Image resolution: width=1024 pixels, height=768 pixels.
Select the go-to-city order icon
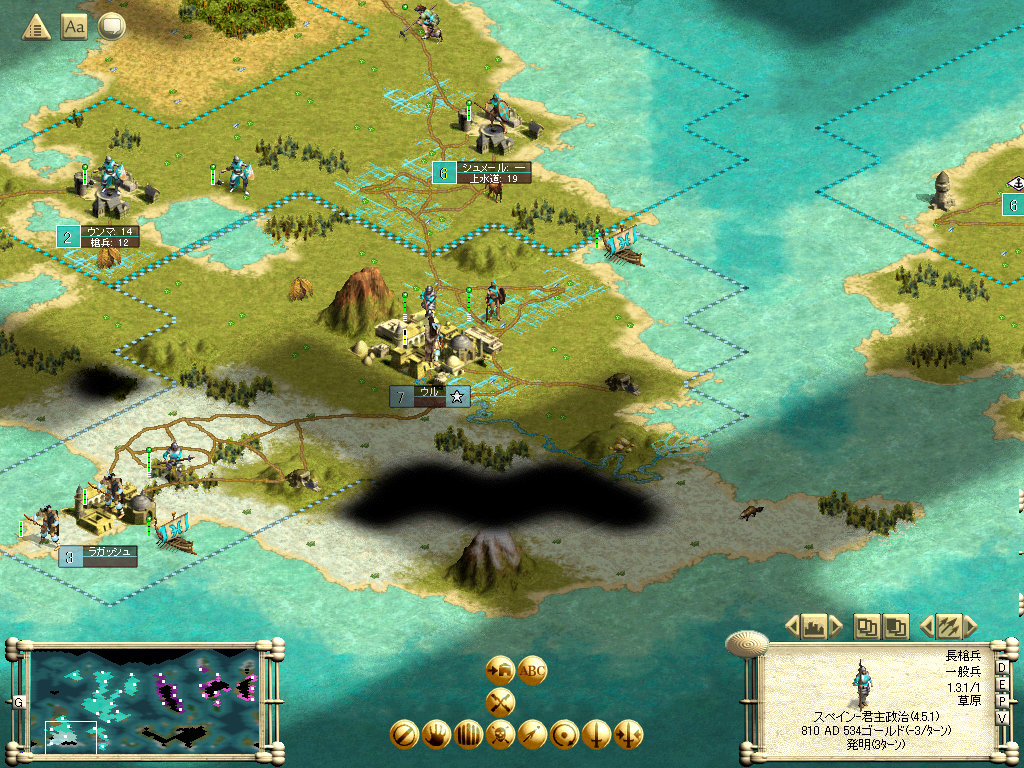500,670
